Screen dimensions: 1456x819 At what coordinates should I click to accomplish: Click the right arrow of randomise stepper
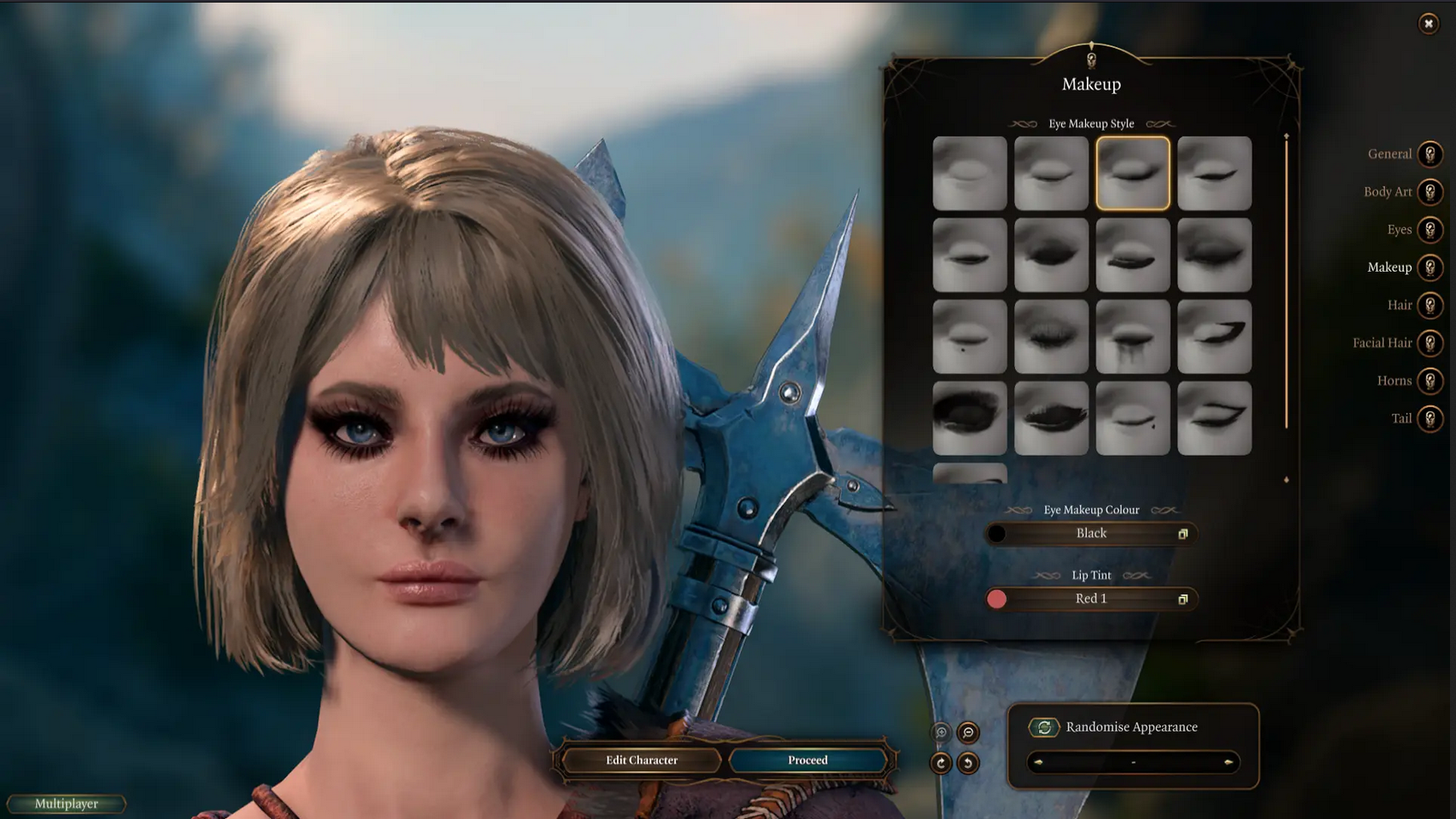click(1228, 762)
